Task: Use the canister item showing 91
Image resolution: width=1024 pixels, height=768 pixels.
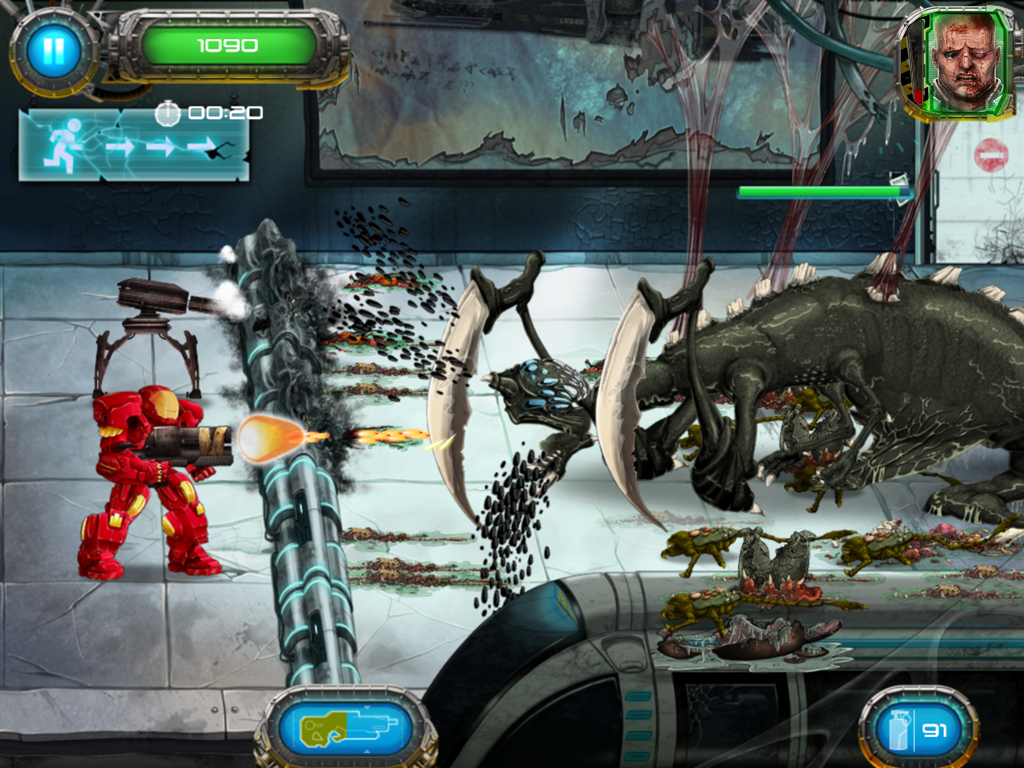Action: [917, 729]
